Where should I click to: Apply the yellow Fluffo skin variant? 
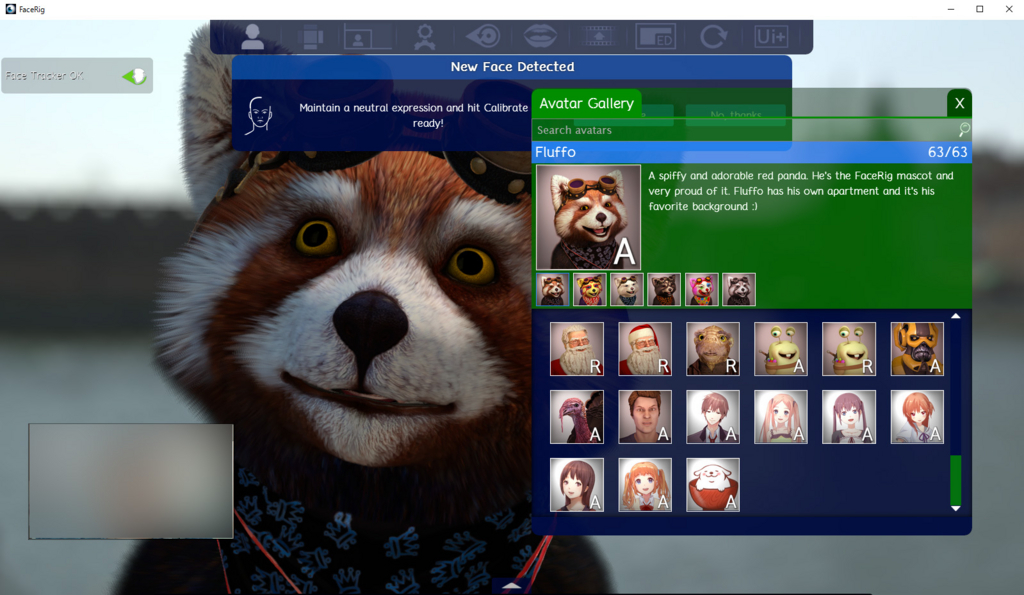click(x=590, y=289)
